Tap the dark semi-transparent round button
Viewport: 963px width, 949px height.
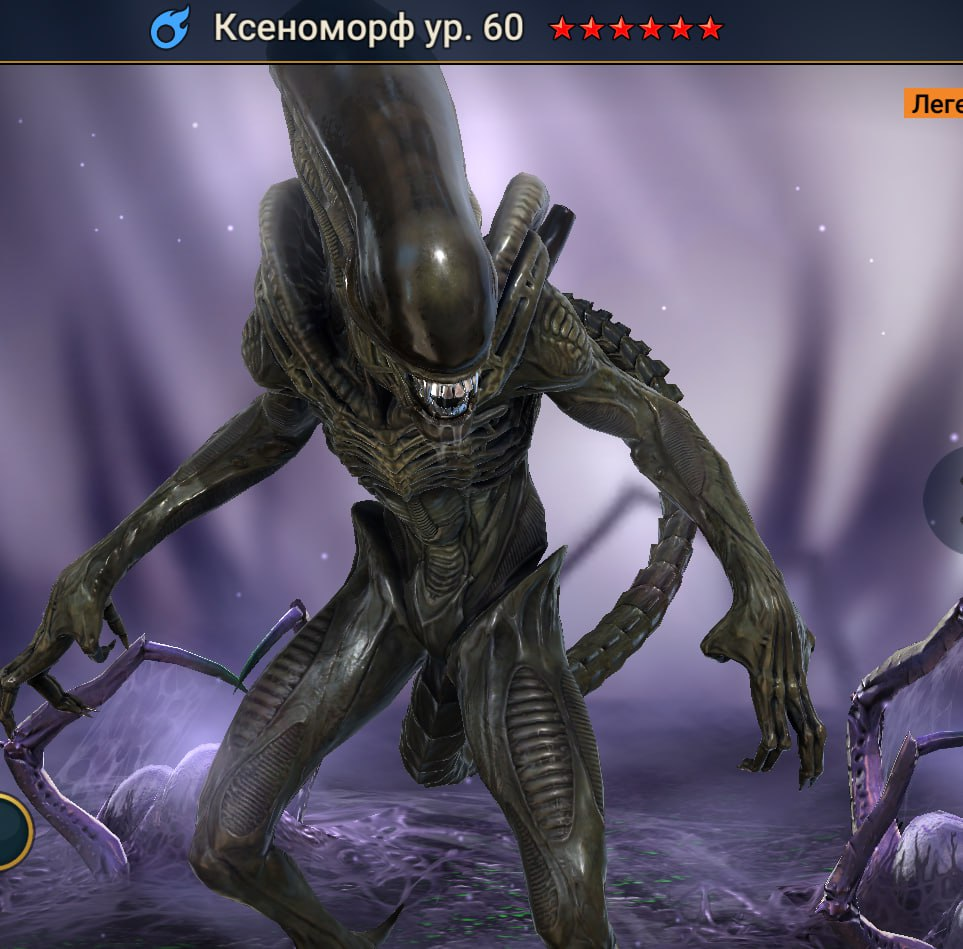coord(946,493)
